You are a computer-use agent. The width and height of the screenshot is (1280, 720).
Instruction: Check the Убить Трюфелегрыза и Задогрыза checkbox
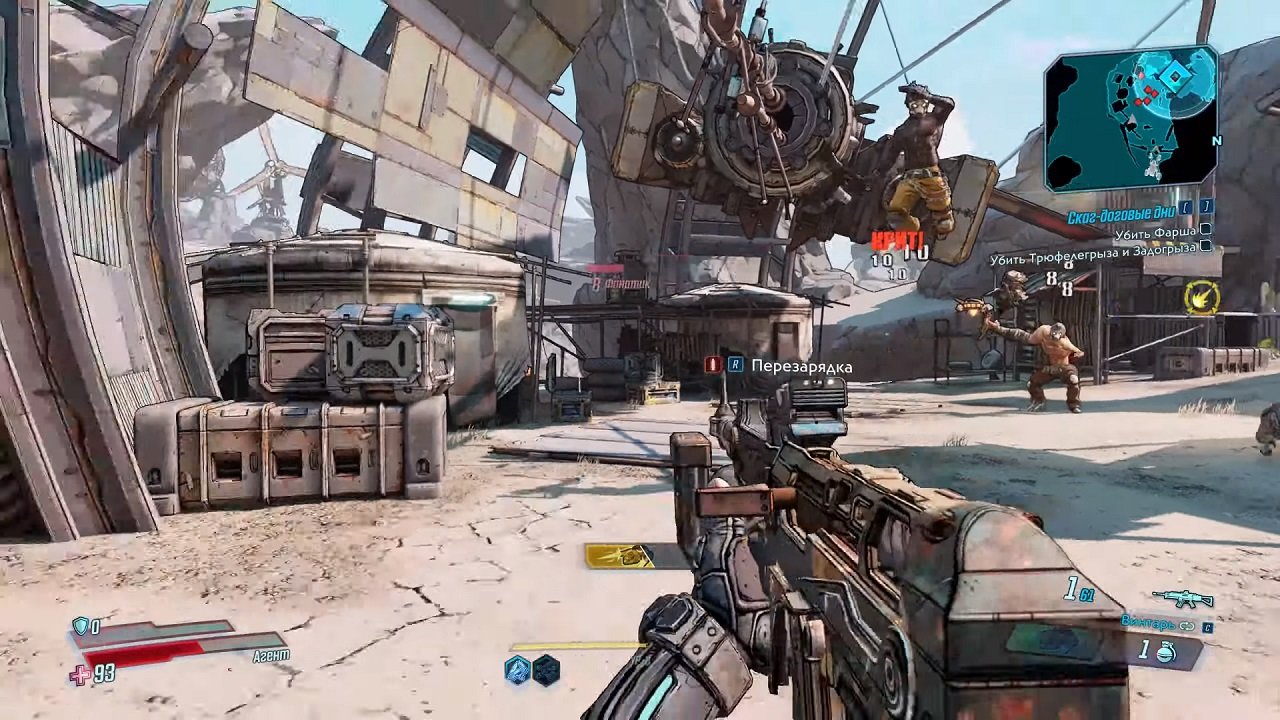tap(1206, 246)
